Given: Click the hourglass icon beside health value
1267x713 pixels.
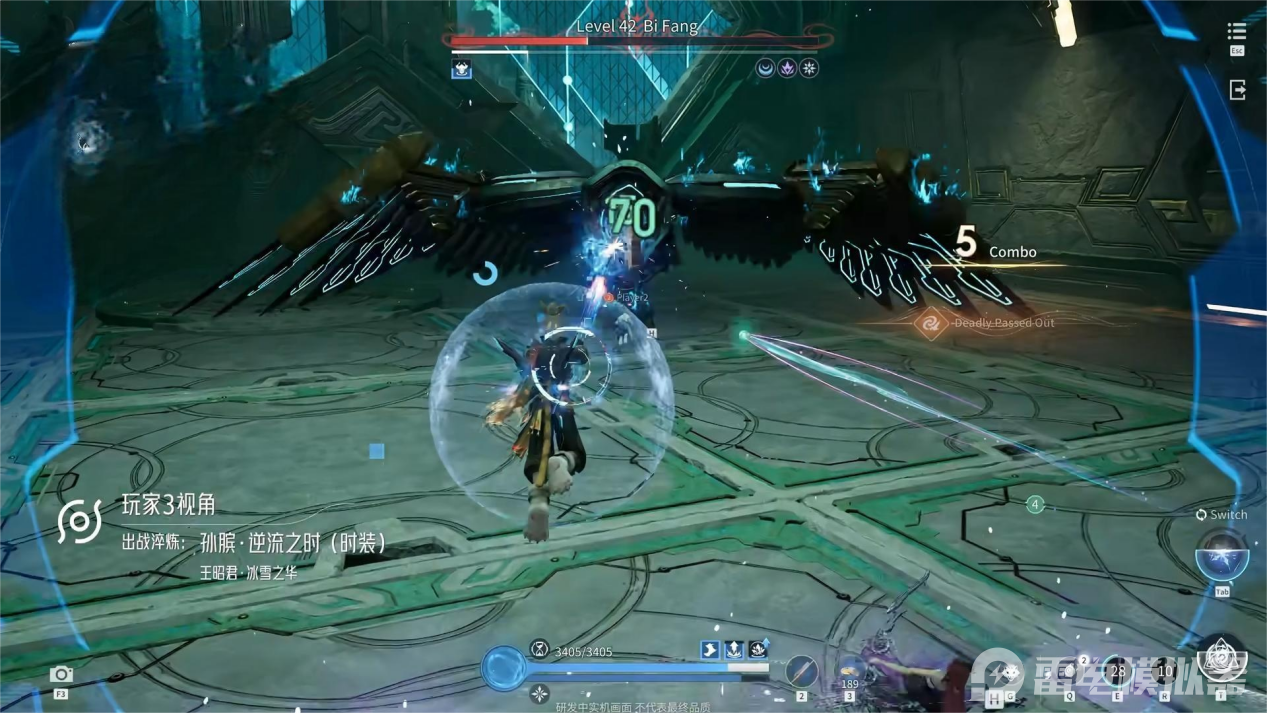Looking at the screenshot, I should (540, 649).
